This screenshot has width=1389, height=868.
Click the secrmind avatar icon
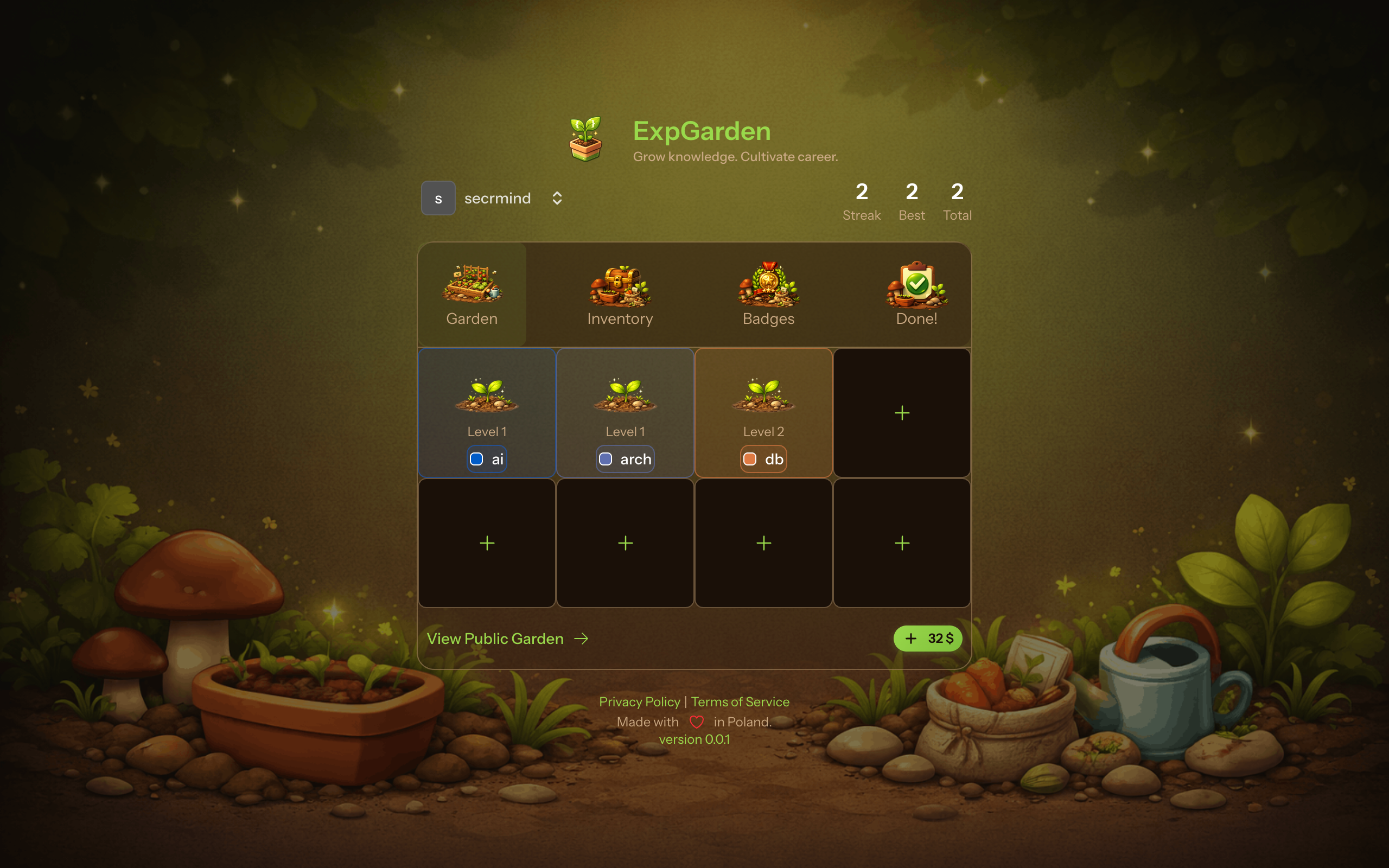click(438, 197)
